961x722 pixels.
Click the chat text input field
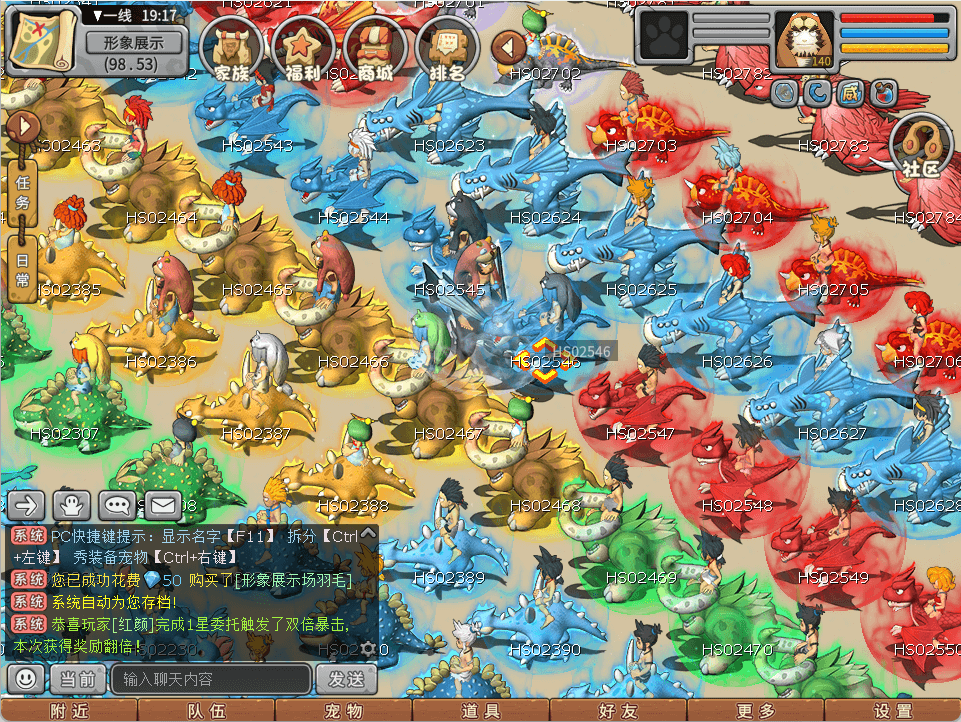[x=210, y=680]
